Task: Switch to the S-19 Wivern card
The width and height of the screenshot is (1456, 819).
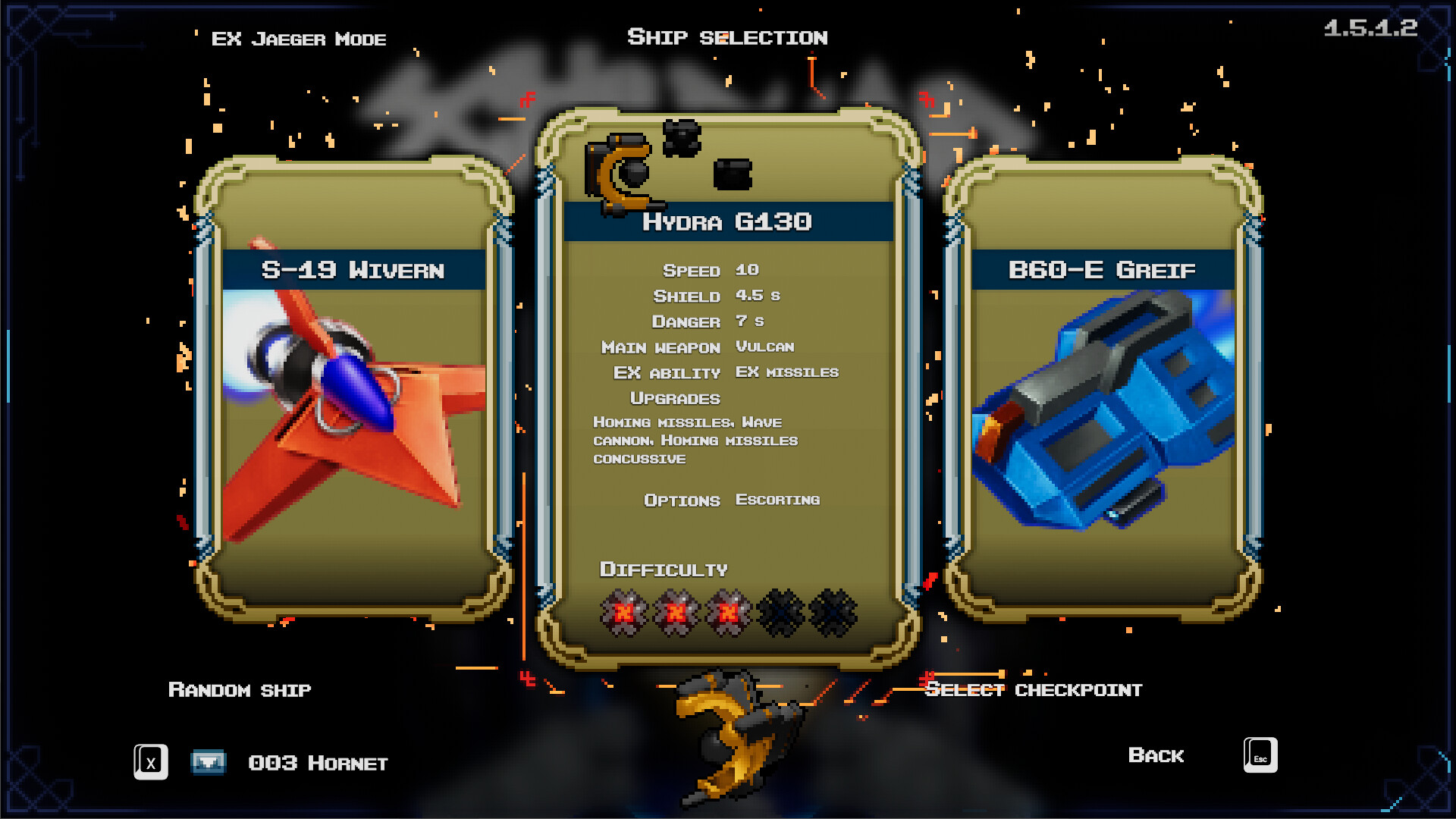Action: (x=353, y=269)
